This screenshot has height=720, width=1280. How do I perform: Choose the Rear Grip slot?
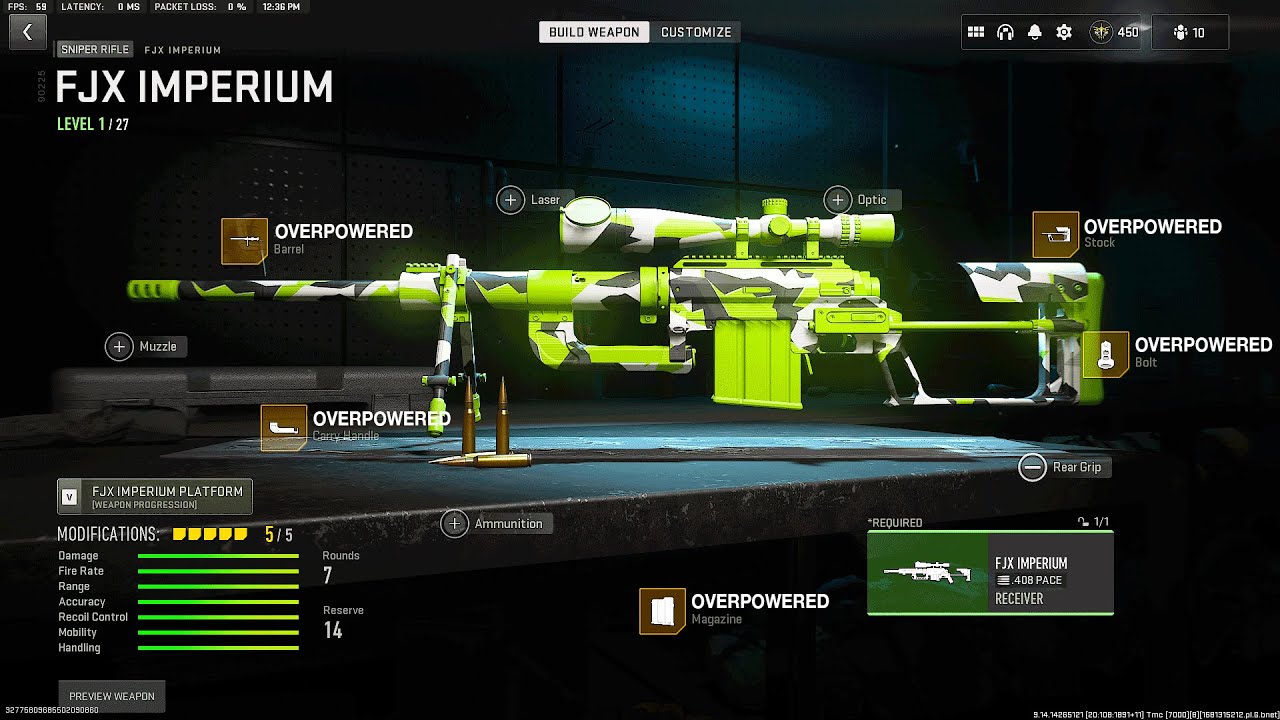pyautogui.click(x=1033, y=467)
